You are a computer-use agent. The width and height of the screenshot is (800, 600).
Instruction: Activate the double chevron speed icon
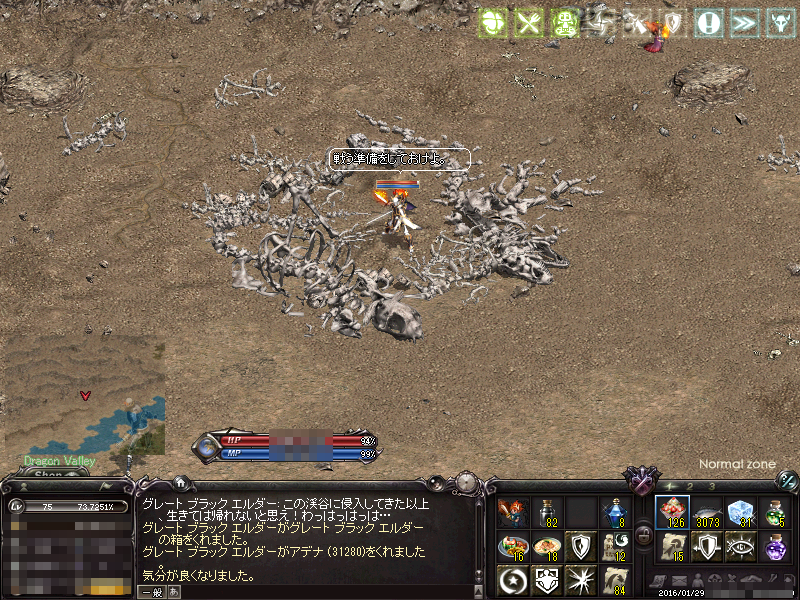coord(743,24)
